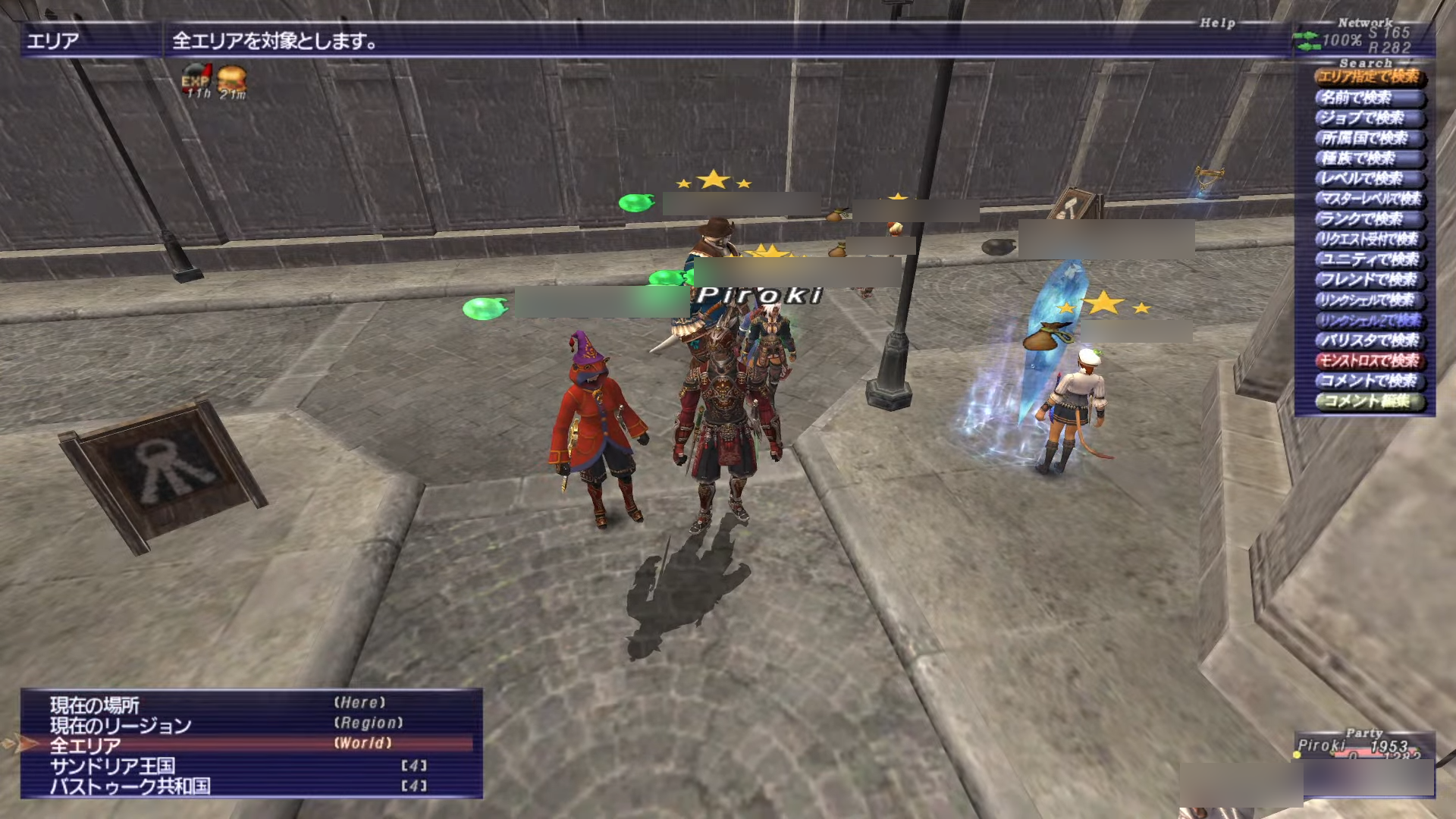Click the red モンストロスで検索 button

(x=1370, y=361)
